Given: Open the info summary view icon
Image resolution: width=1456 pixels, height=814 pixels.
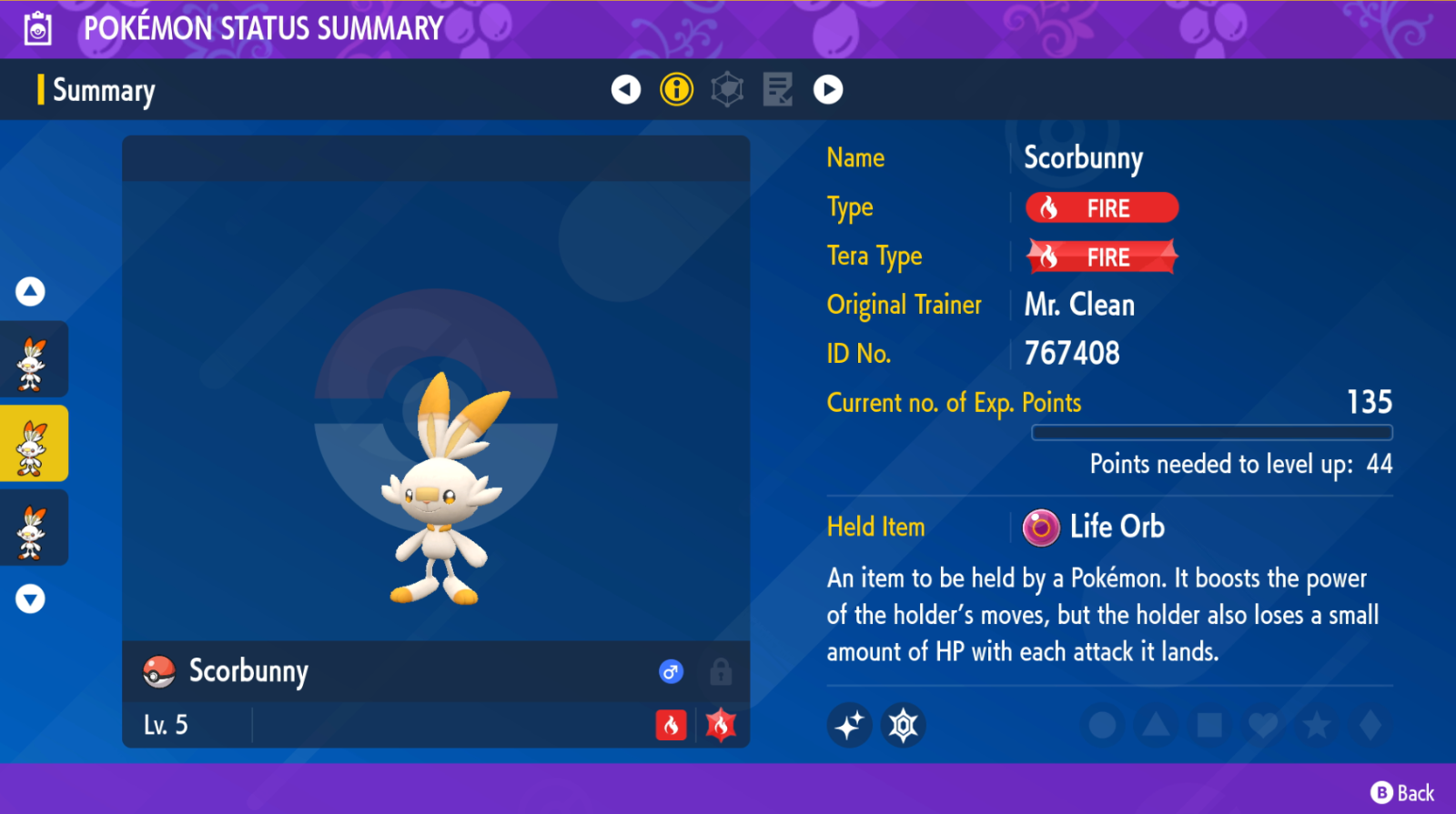Looking at the screenshot, I should pos(676,89).
